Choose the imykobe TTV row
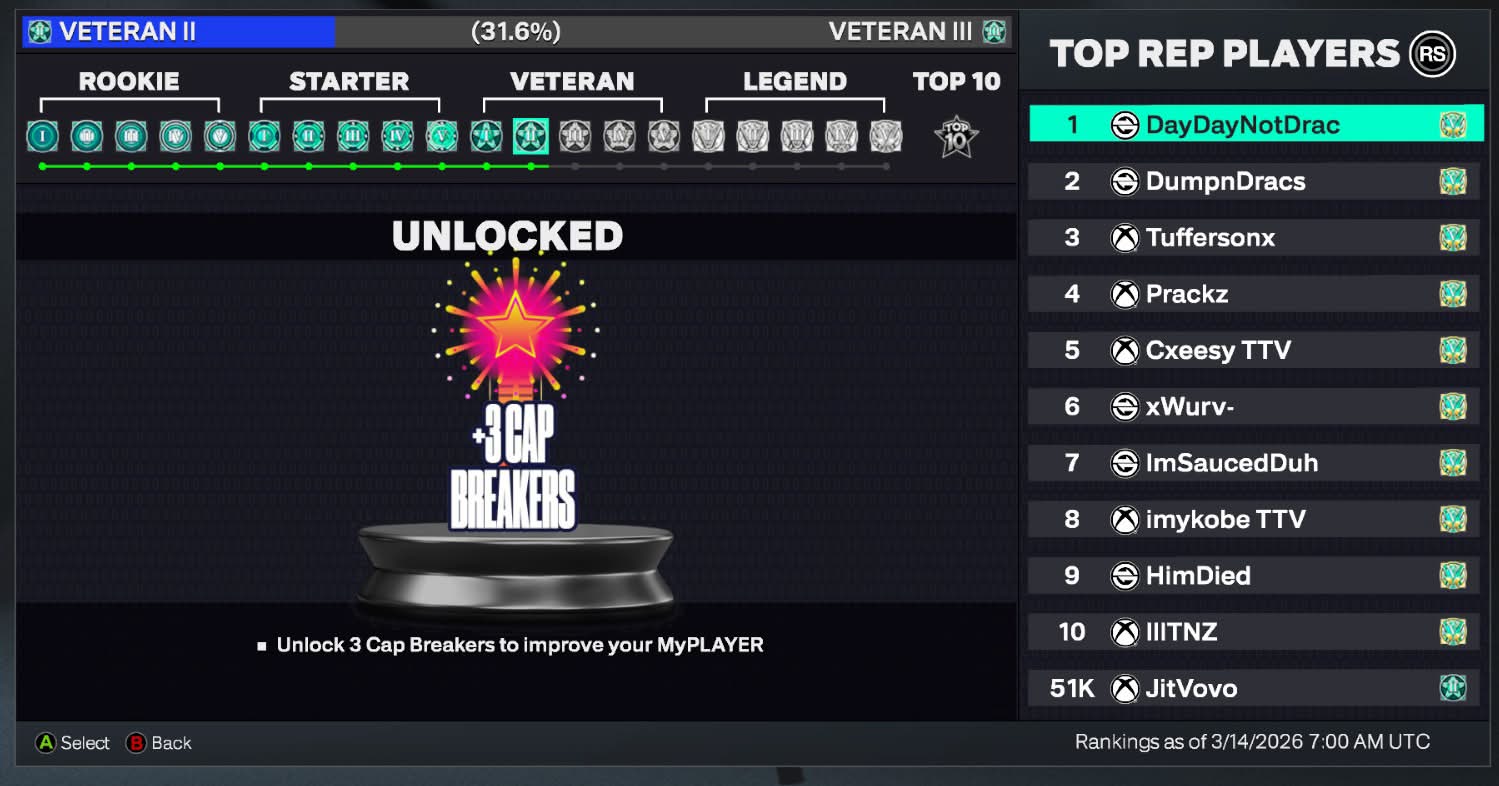Viewport: 1499px width, 786px height. tap(1254, 519)
